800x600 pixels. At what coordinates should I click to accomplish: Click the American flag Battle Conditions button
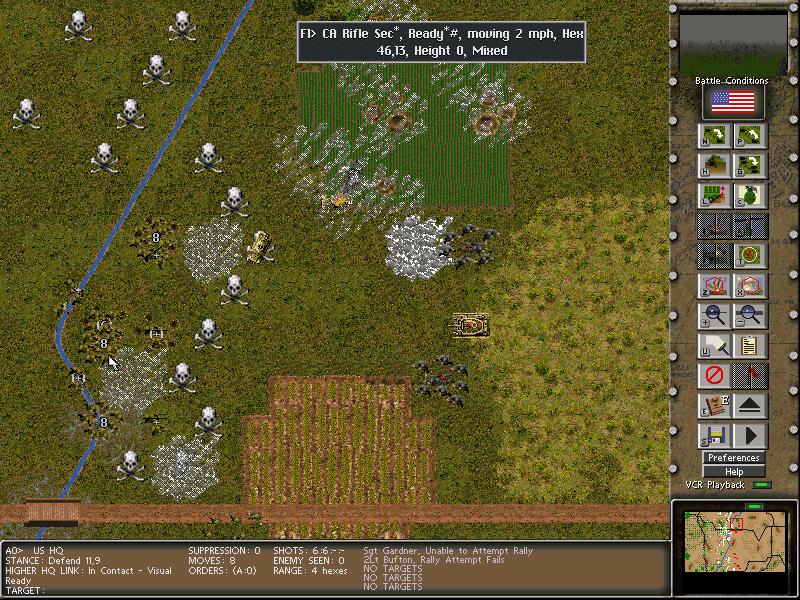[733, 102]
